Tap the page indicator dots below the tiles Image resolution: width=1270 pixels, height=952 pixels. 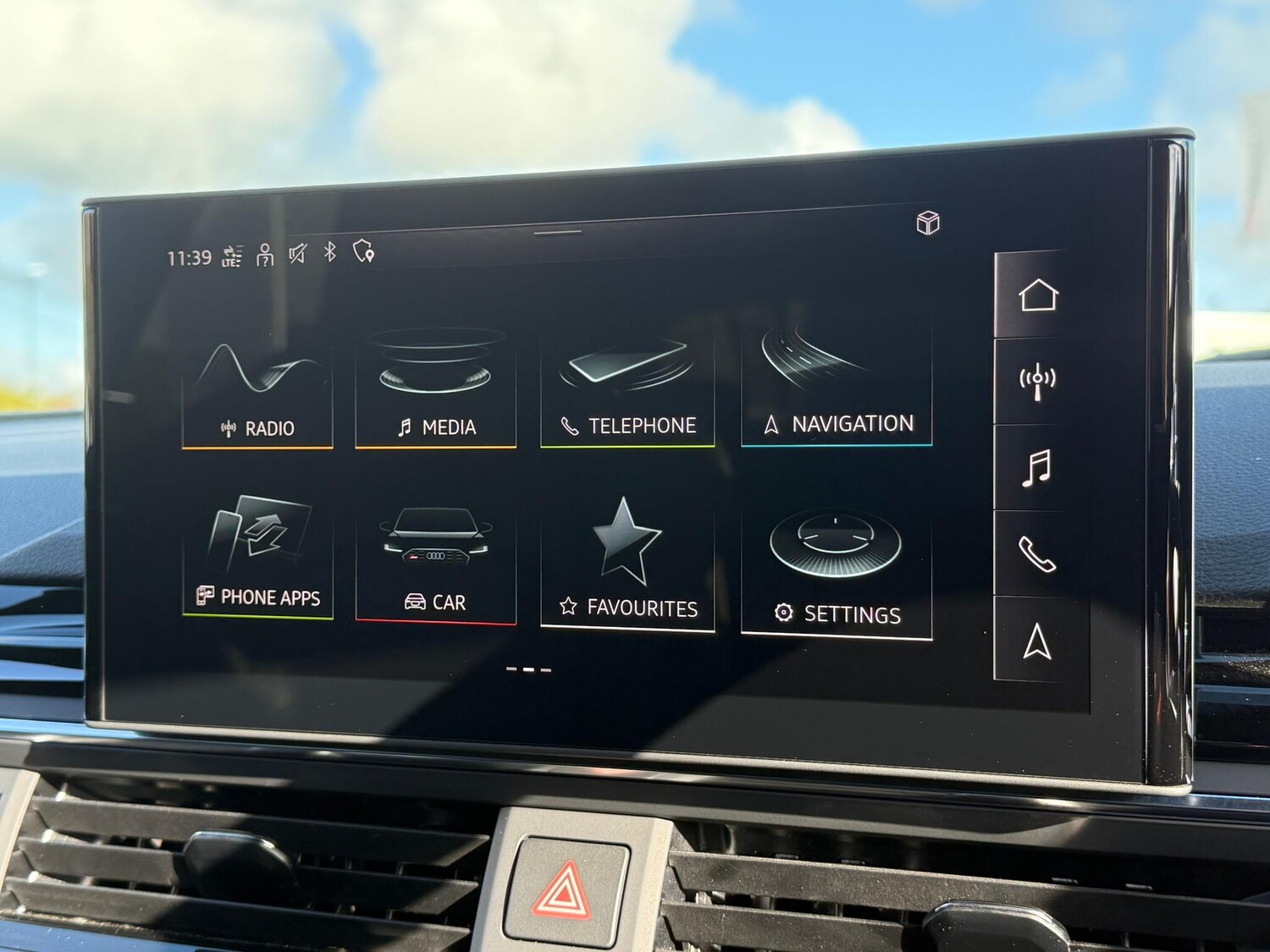528,669
